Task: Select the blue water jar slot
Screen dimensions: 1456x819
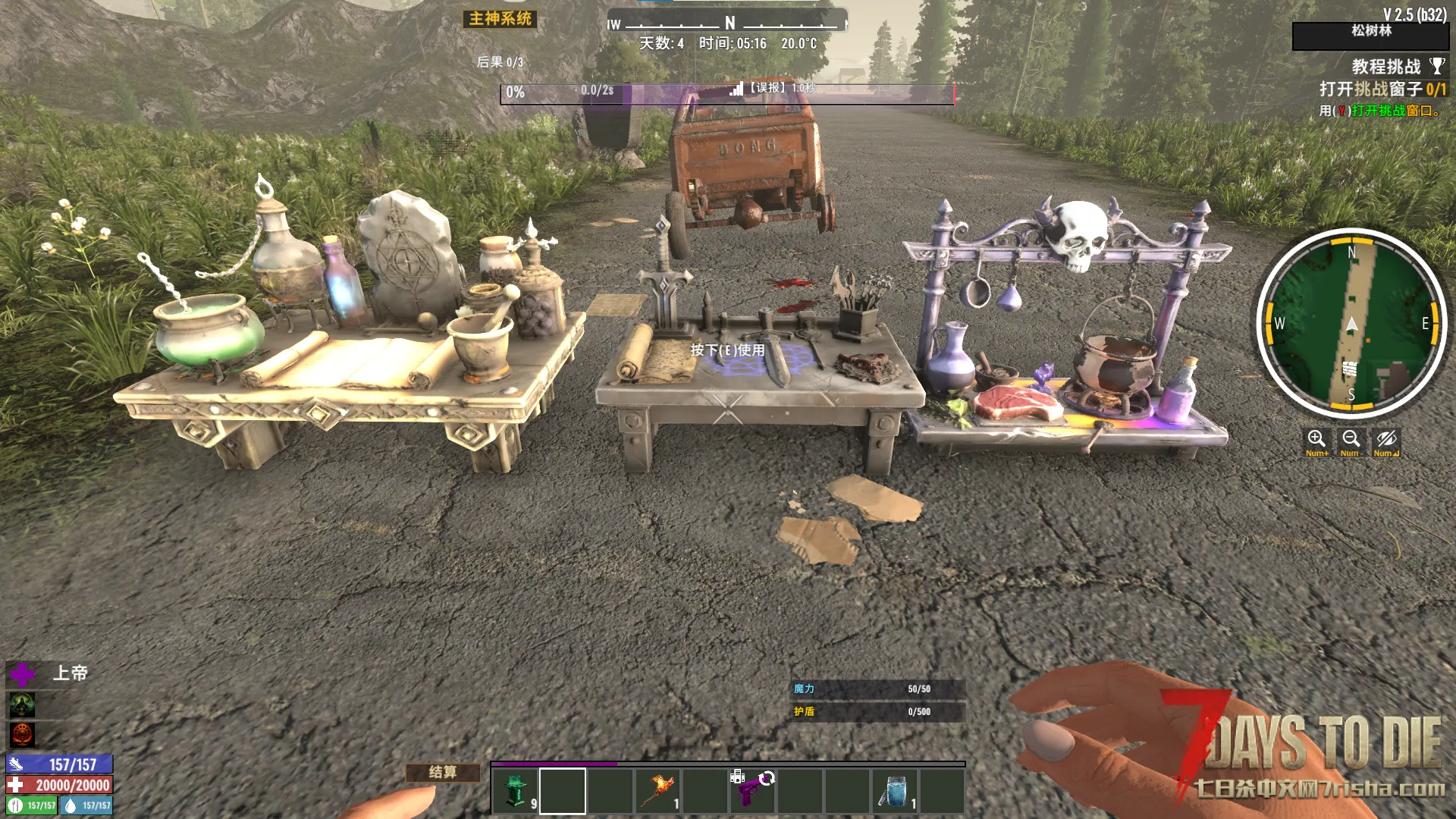Action: pos(895,791)
